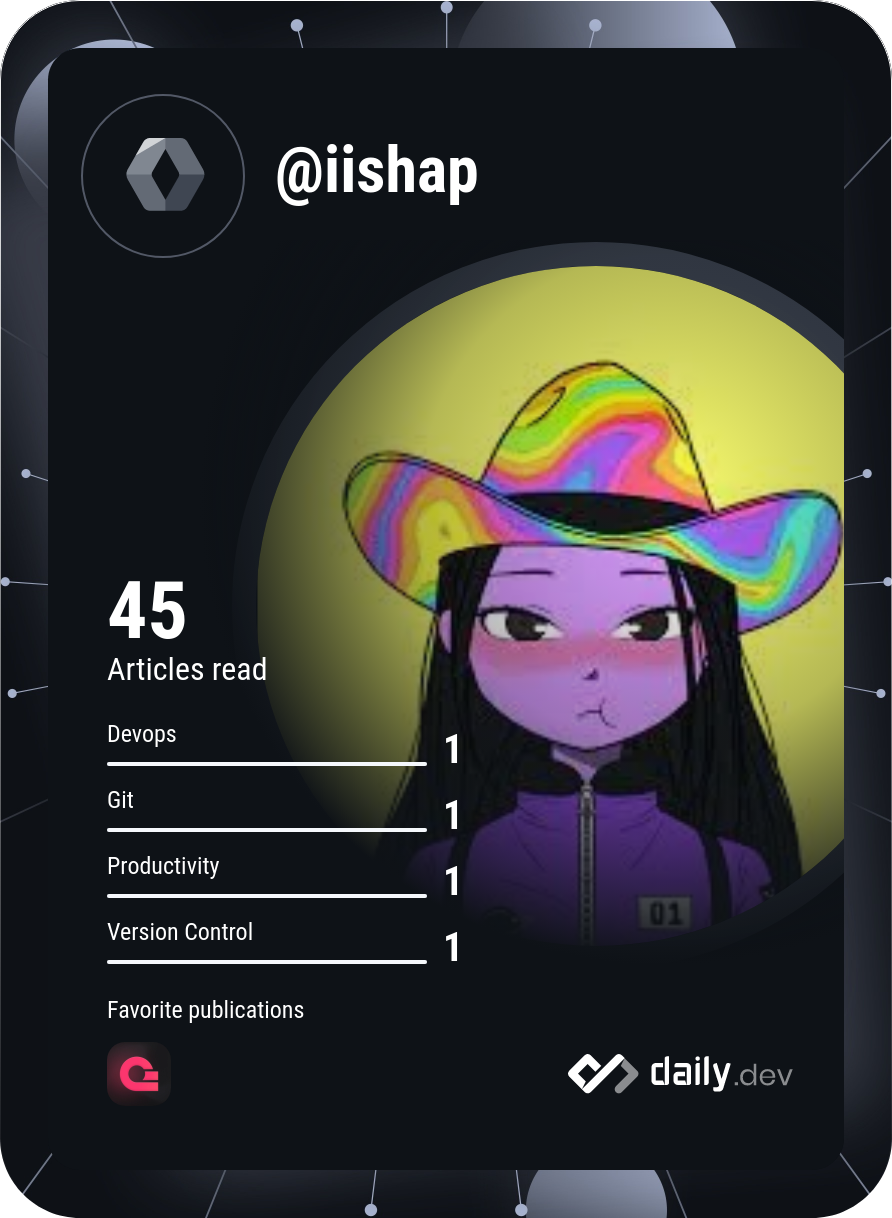Screen dimensions: 892x1218
Task: Click the daily.dev logo
Action: coord(680,1074)
